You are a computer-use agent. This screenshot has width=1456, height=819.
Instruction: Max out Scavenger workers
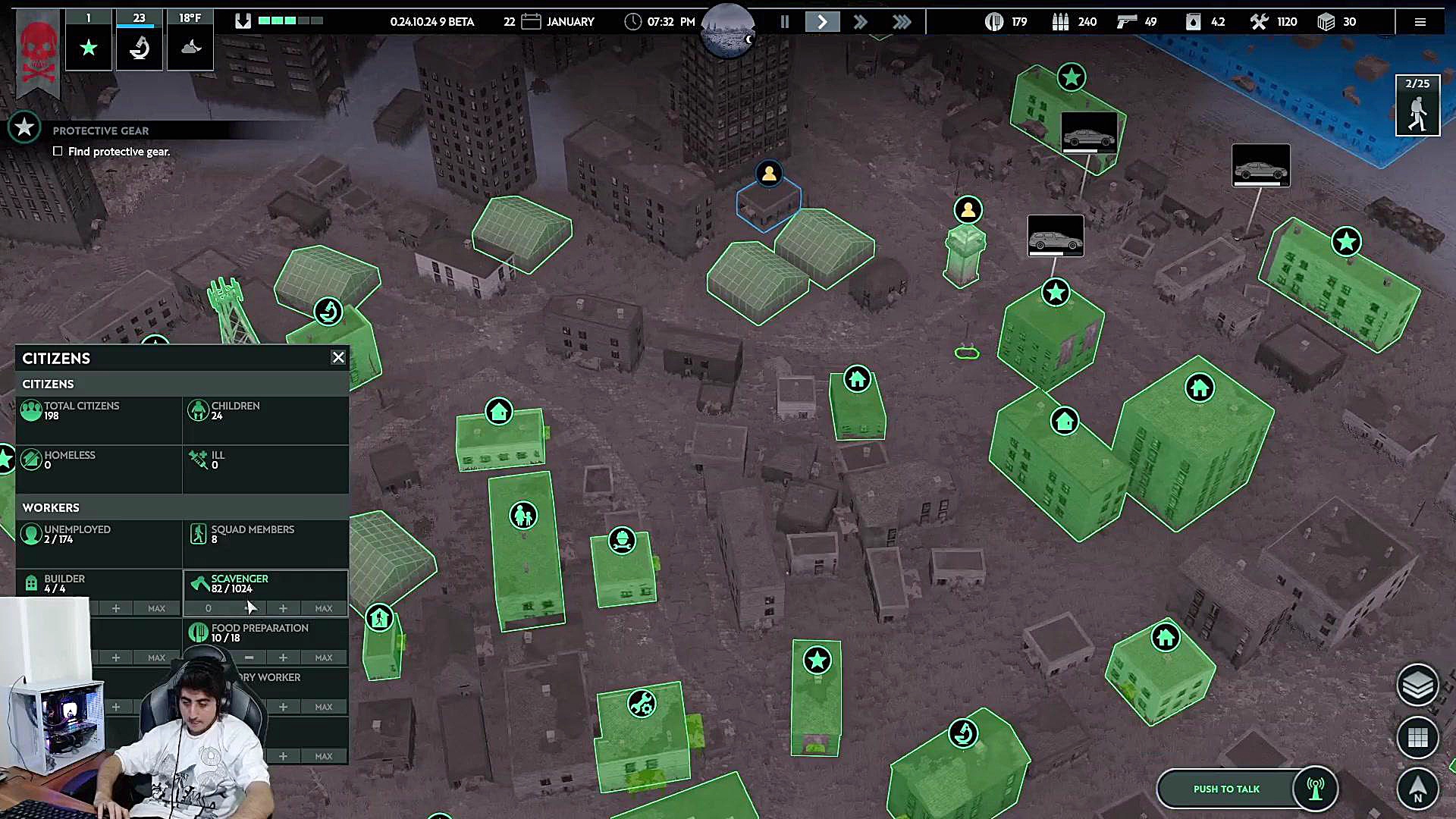[x=324, y=608]
